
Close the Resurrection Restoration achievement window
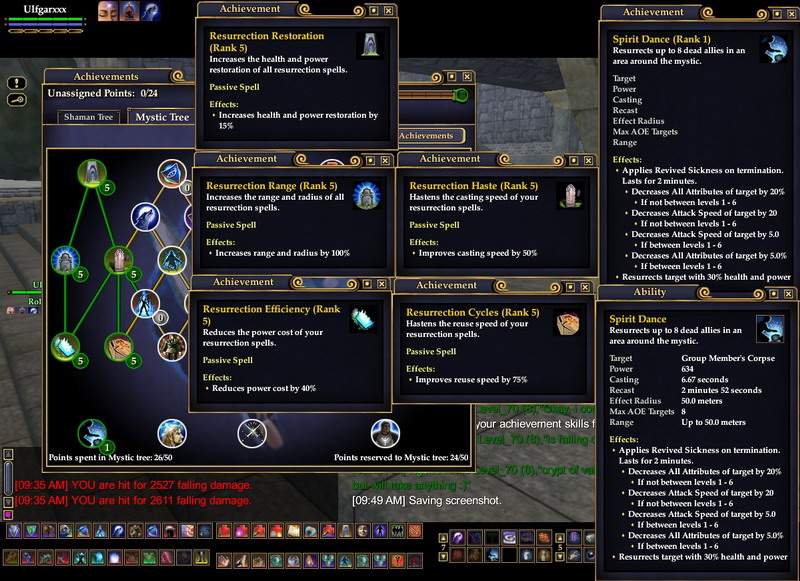pos(388,10)
